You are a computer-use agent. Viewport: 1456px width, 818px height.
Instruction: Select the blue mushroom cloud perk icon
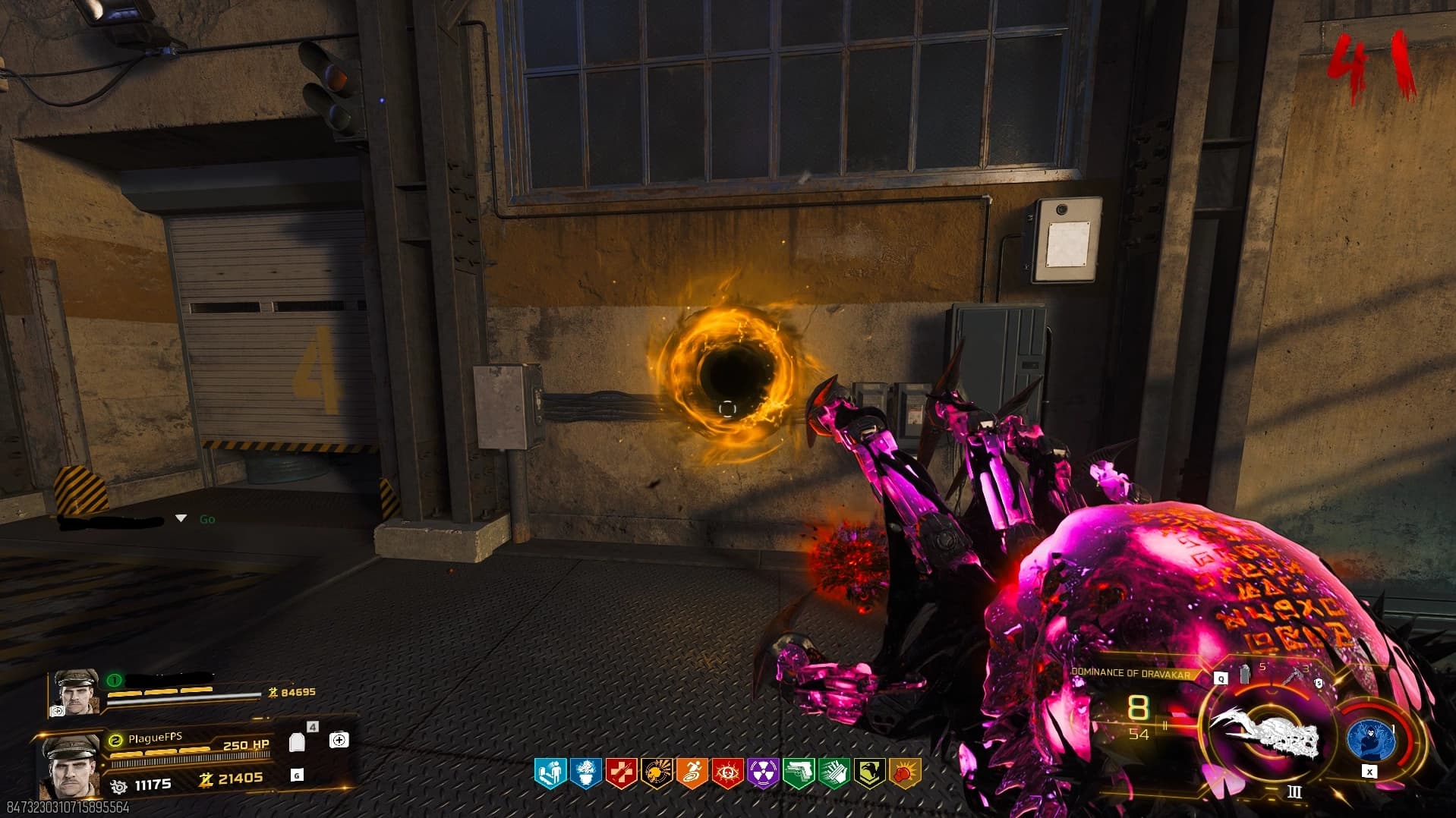pyautogui.click(x=585, y=774)
